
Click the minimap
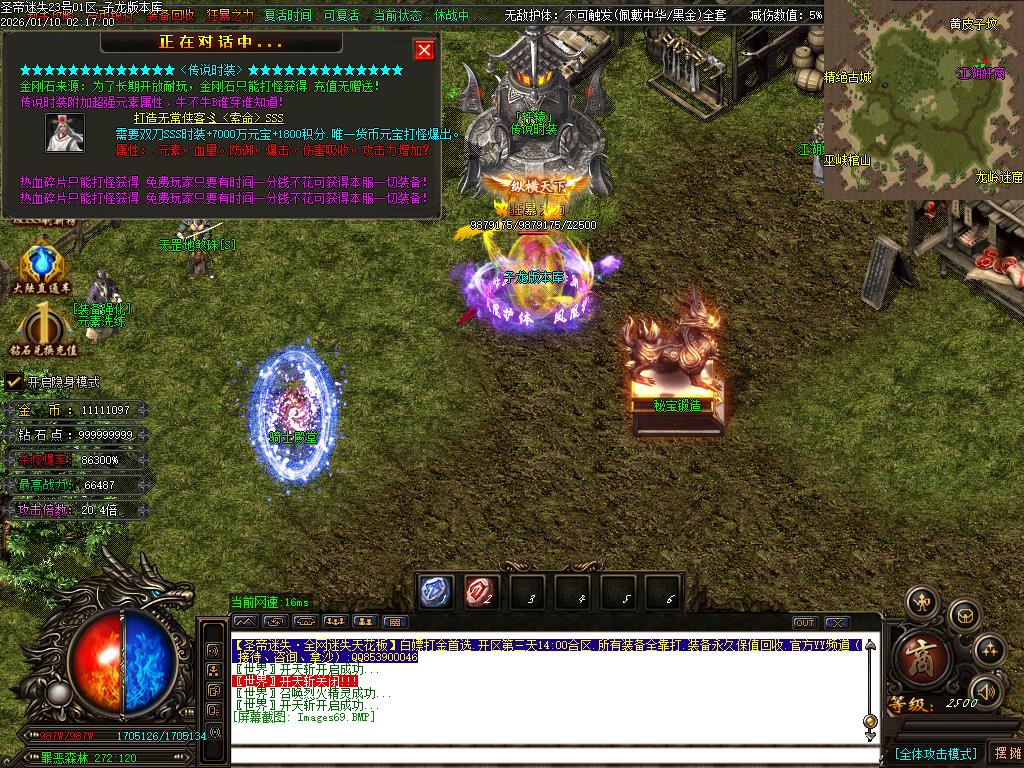tap(923, 100)
